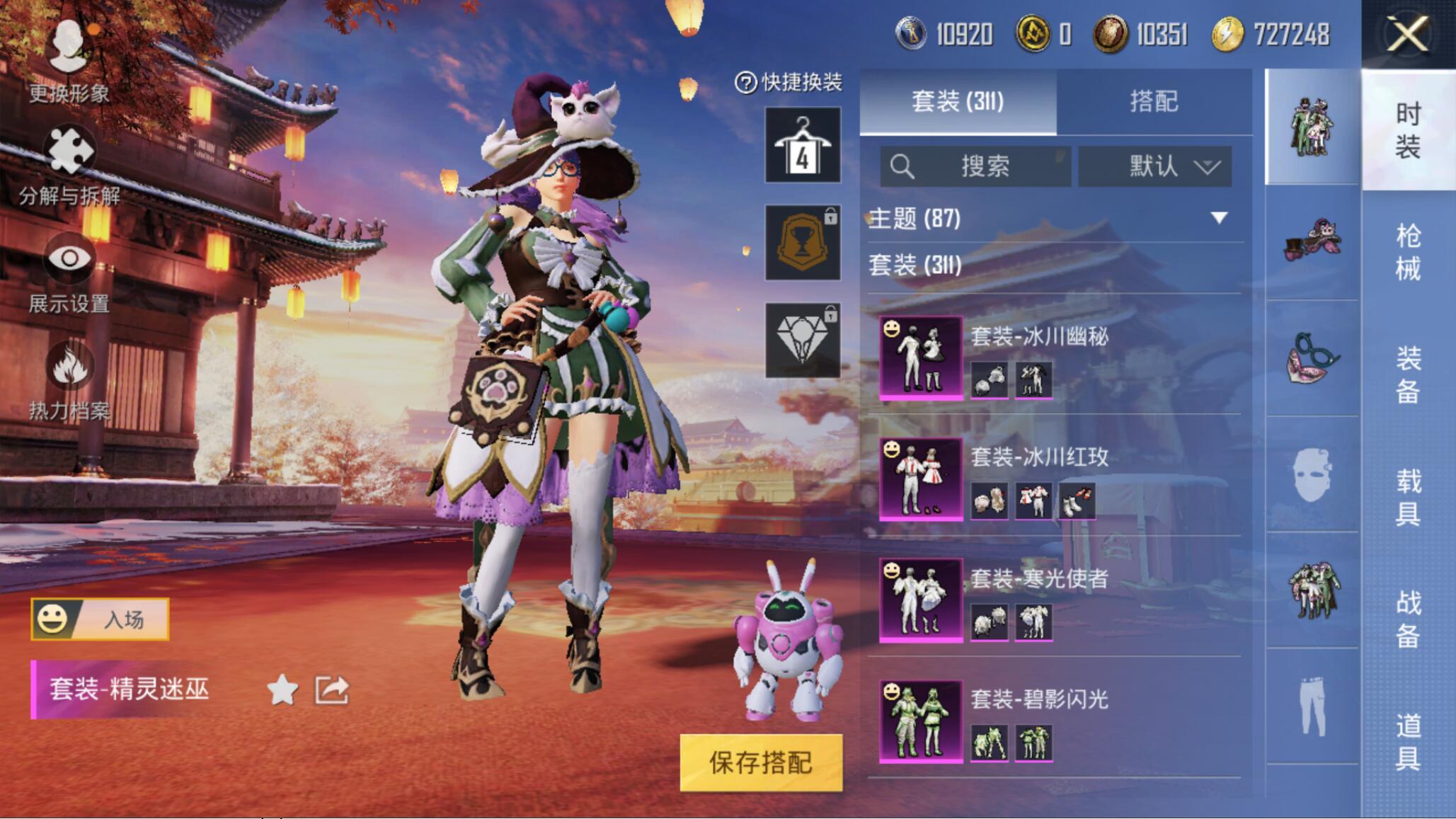Open the 默认 sort dropdown
1456x819 pixels.
(1154, 166)
